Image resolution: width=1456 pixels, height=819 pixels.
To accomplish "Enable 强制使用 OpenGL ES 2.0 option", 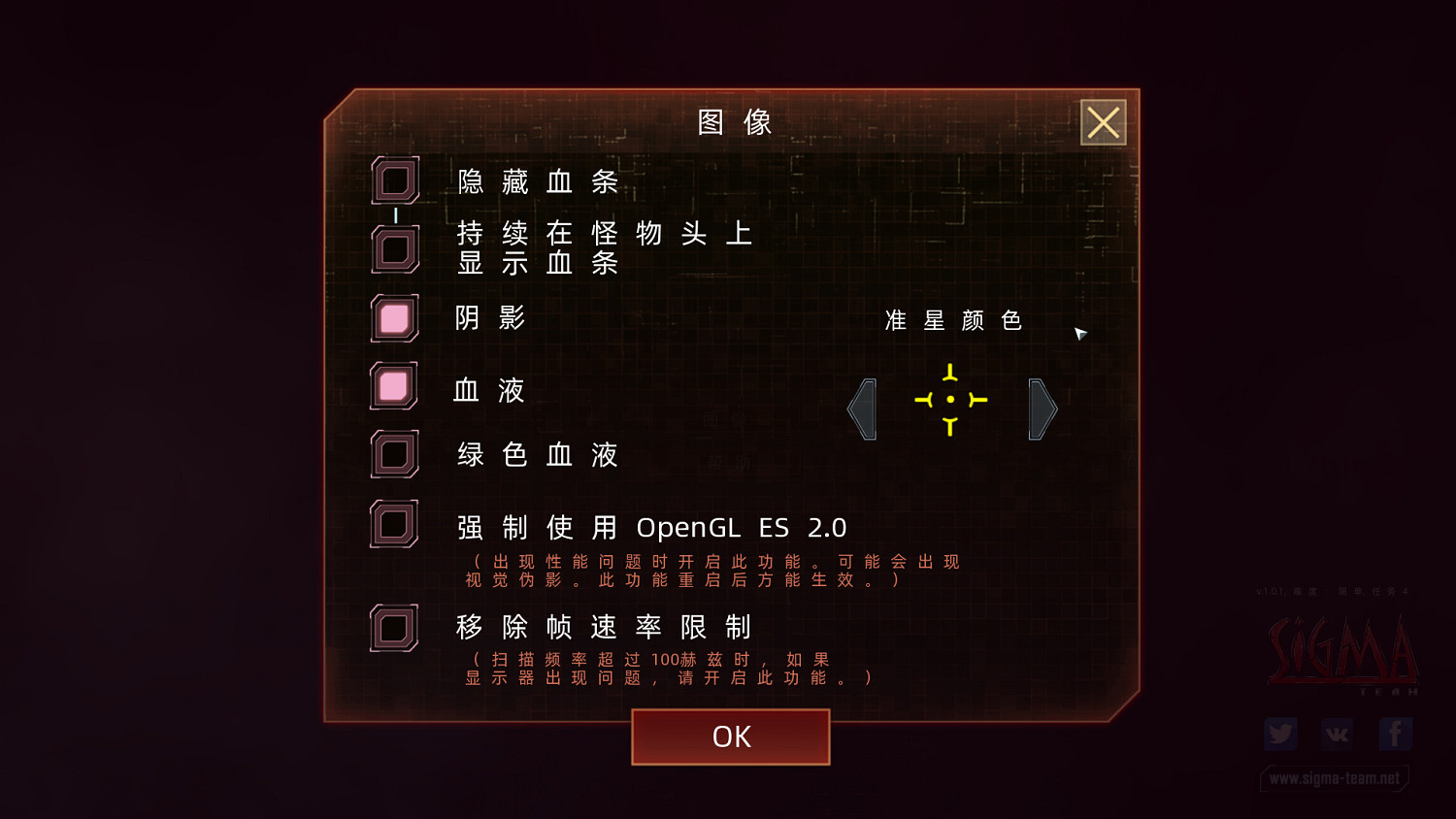I will 394,524.
